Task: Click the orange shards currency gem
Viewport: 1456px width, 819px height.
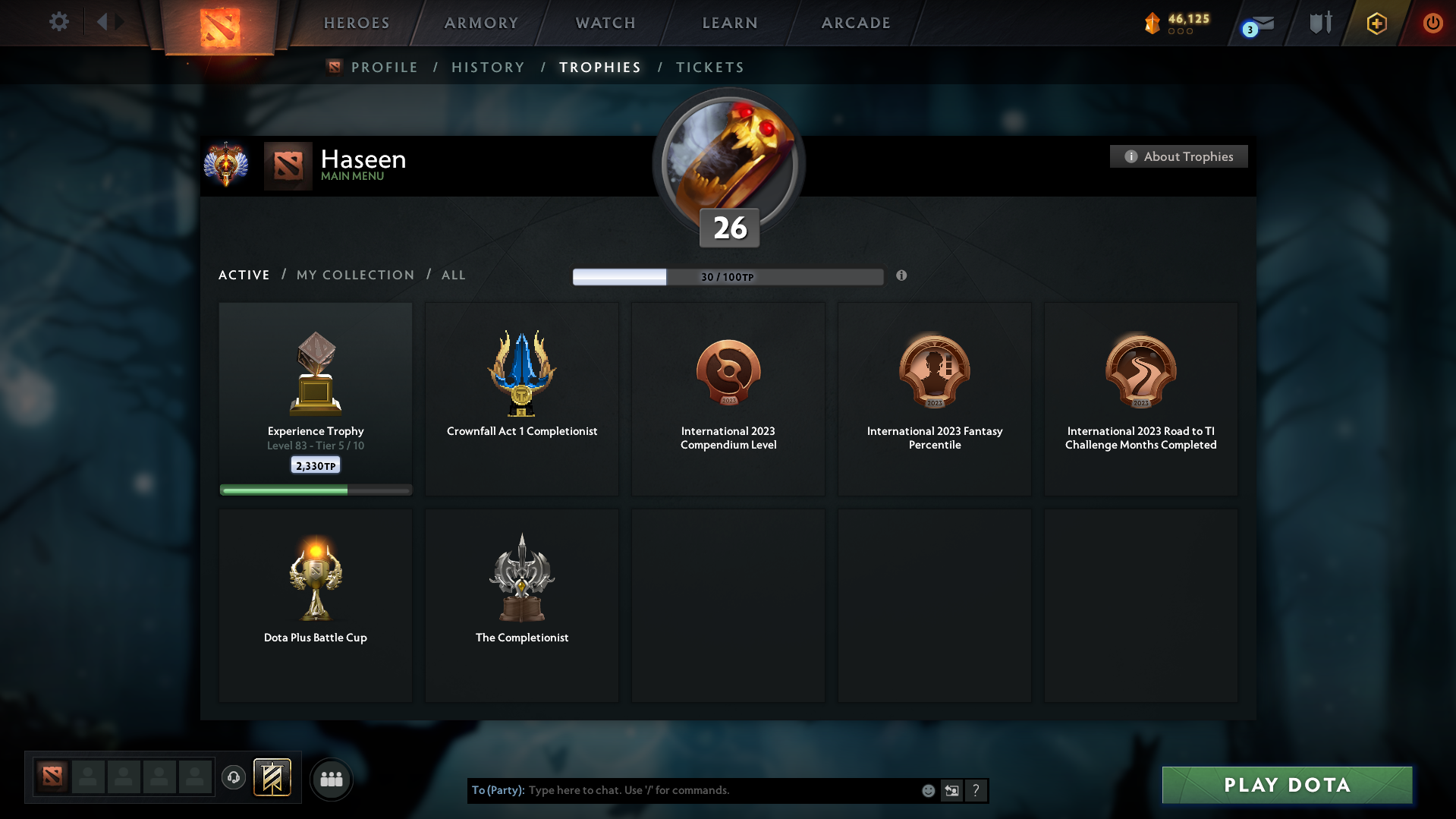Action: click(x=1153, y=23)
